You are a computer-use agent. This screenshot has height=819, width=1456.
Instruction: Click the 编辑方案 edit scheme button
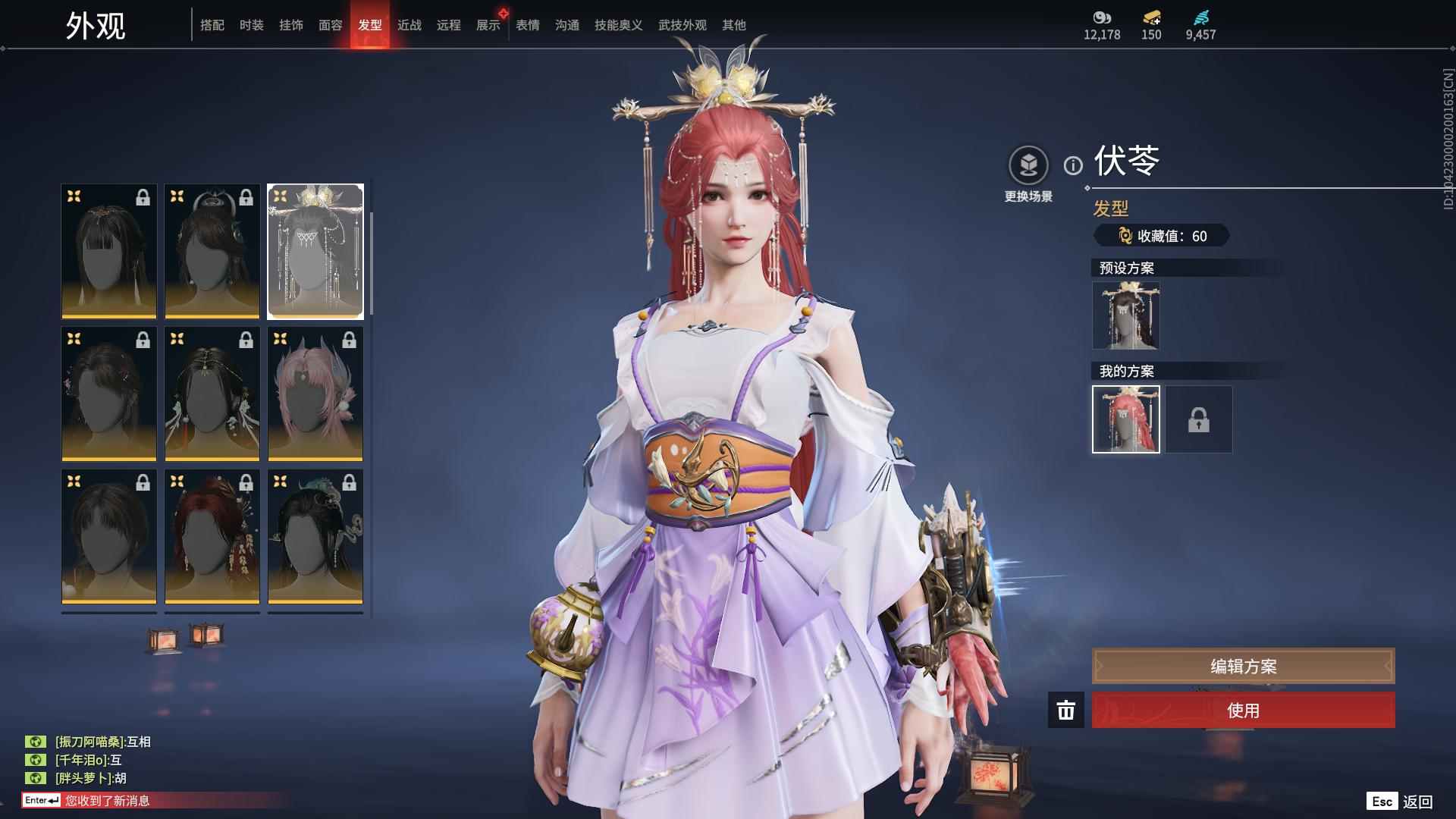click(x=1242, y=666)
